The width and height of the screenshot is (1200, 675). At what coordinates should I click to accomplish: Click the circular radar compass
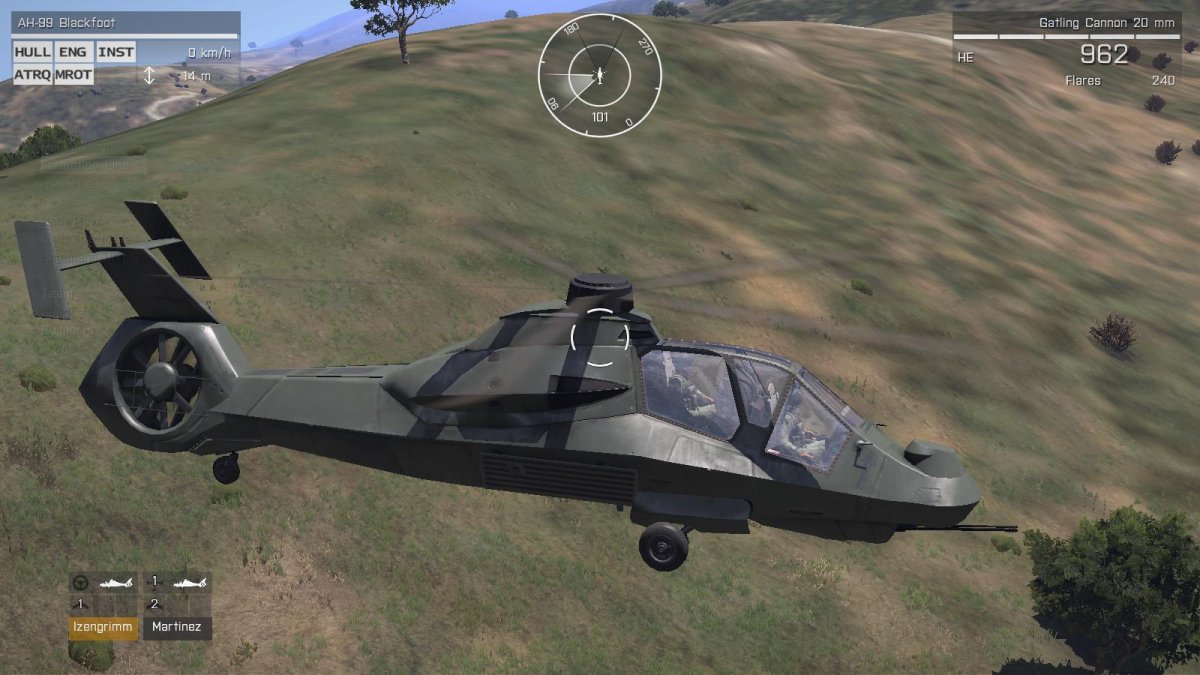coord(600,75)
